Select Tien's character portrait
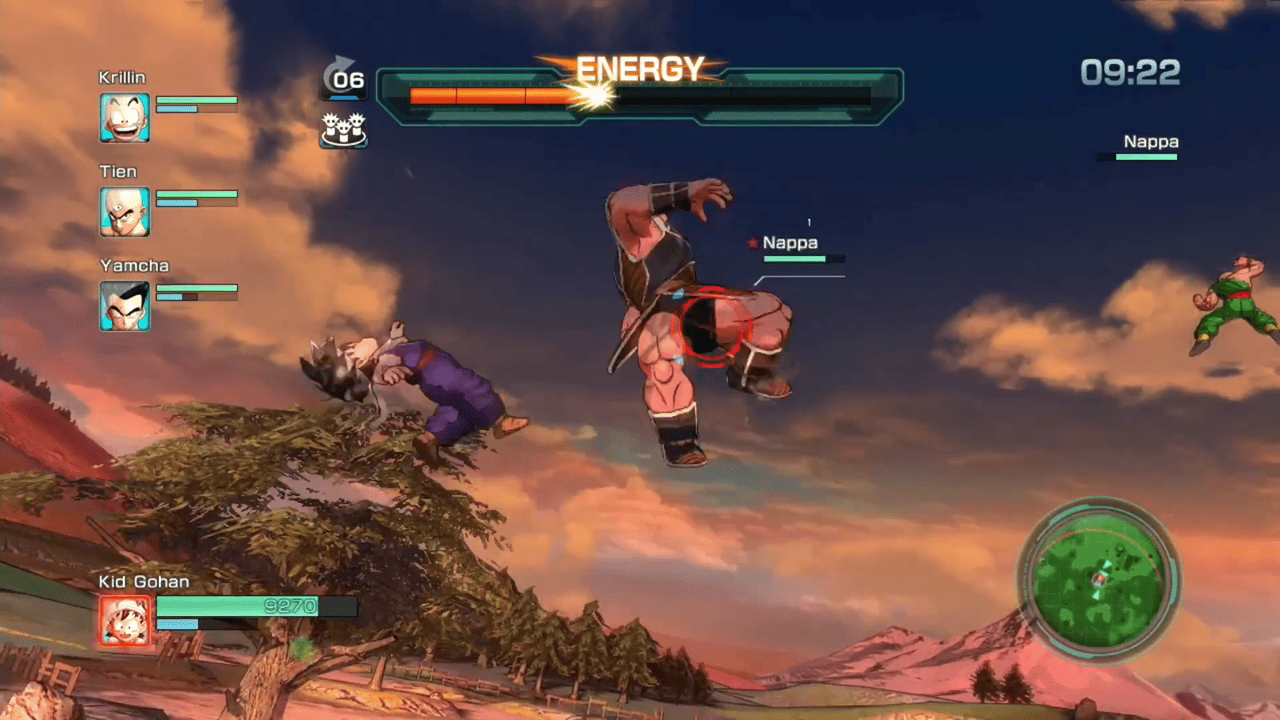This screenshot has width=1280, height=720. (x=125, y=210)
